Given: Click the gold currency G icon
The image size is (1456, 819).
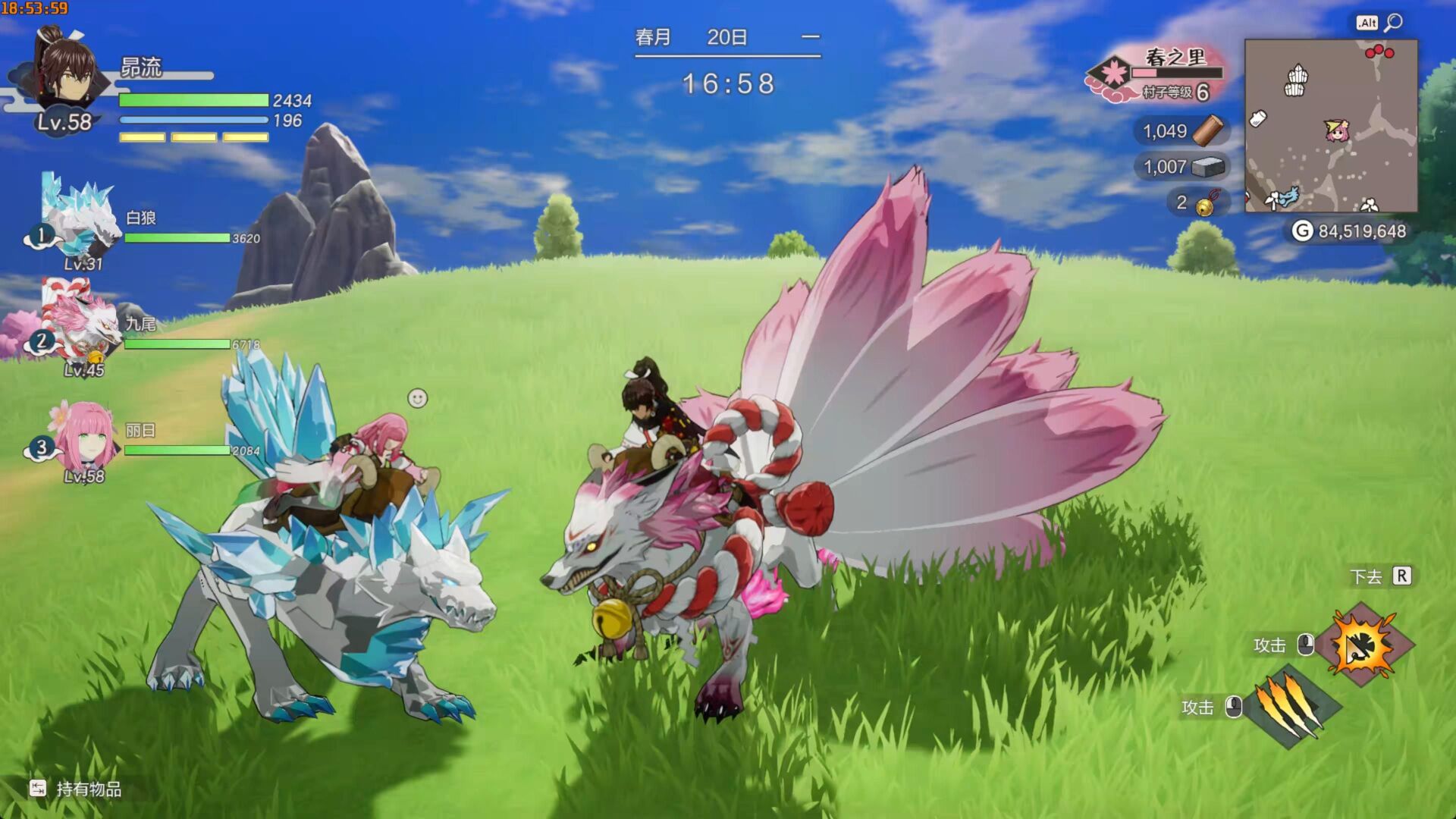Looking at the screenshot, I should pyautogui.click(x=1302, y=231).
